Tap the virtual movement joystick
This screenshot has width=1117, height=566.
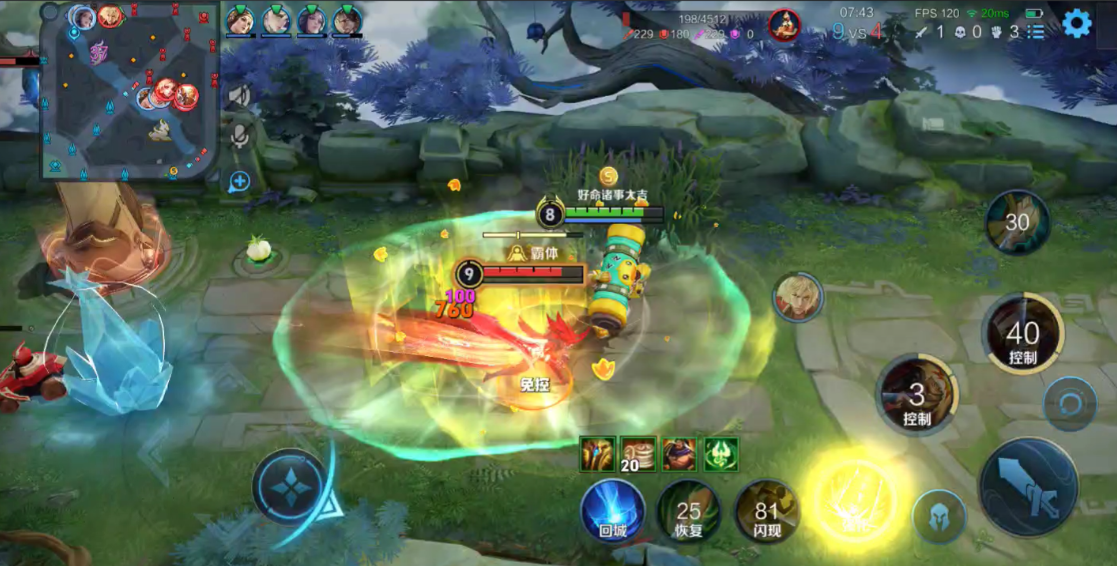click(292, 487)
